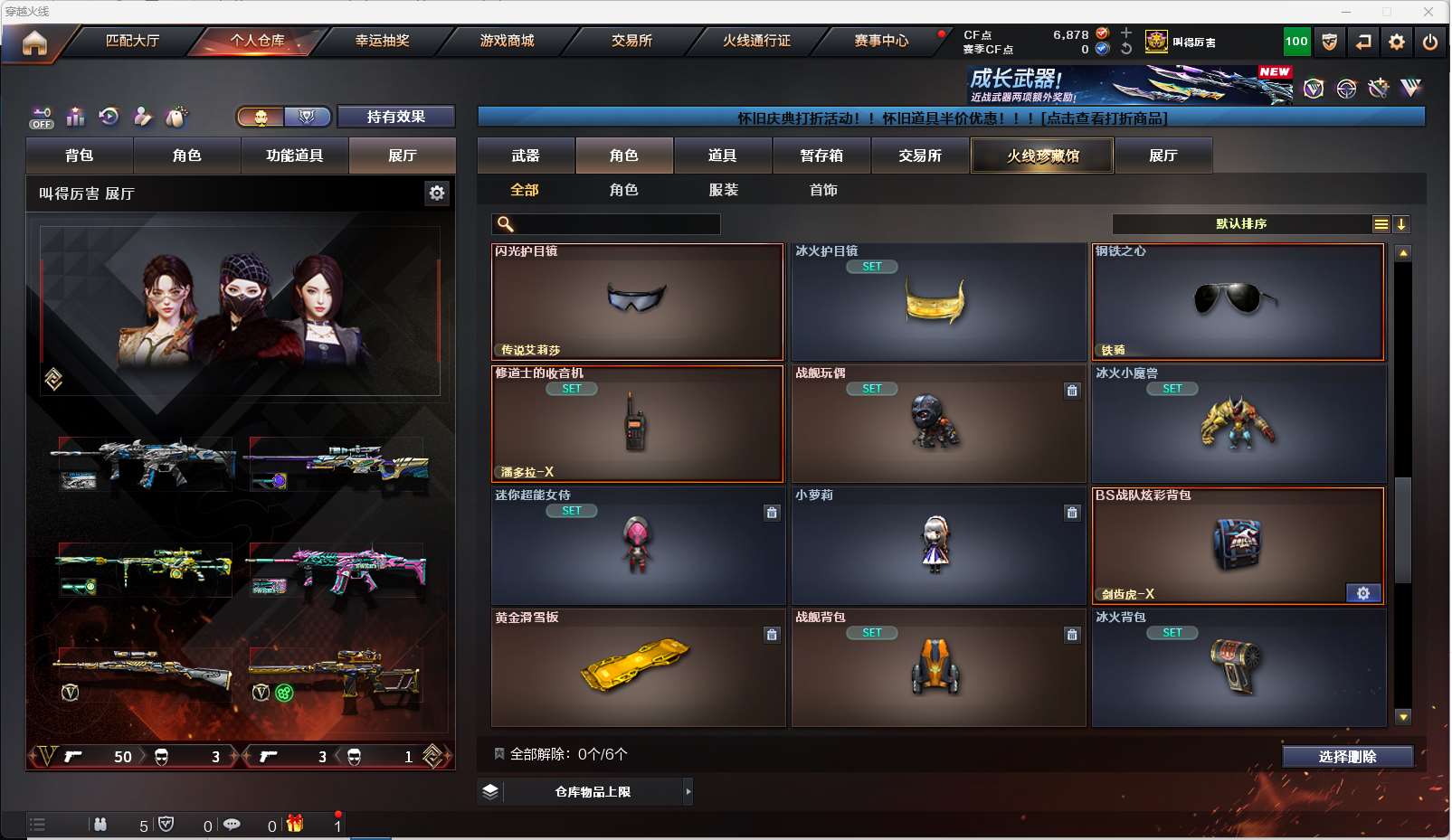Go to the home lobby icon
This screenshot has height=840, width=1452.
click(34, 42)
